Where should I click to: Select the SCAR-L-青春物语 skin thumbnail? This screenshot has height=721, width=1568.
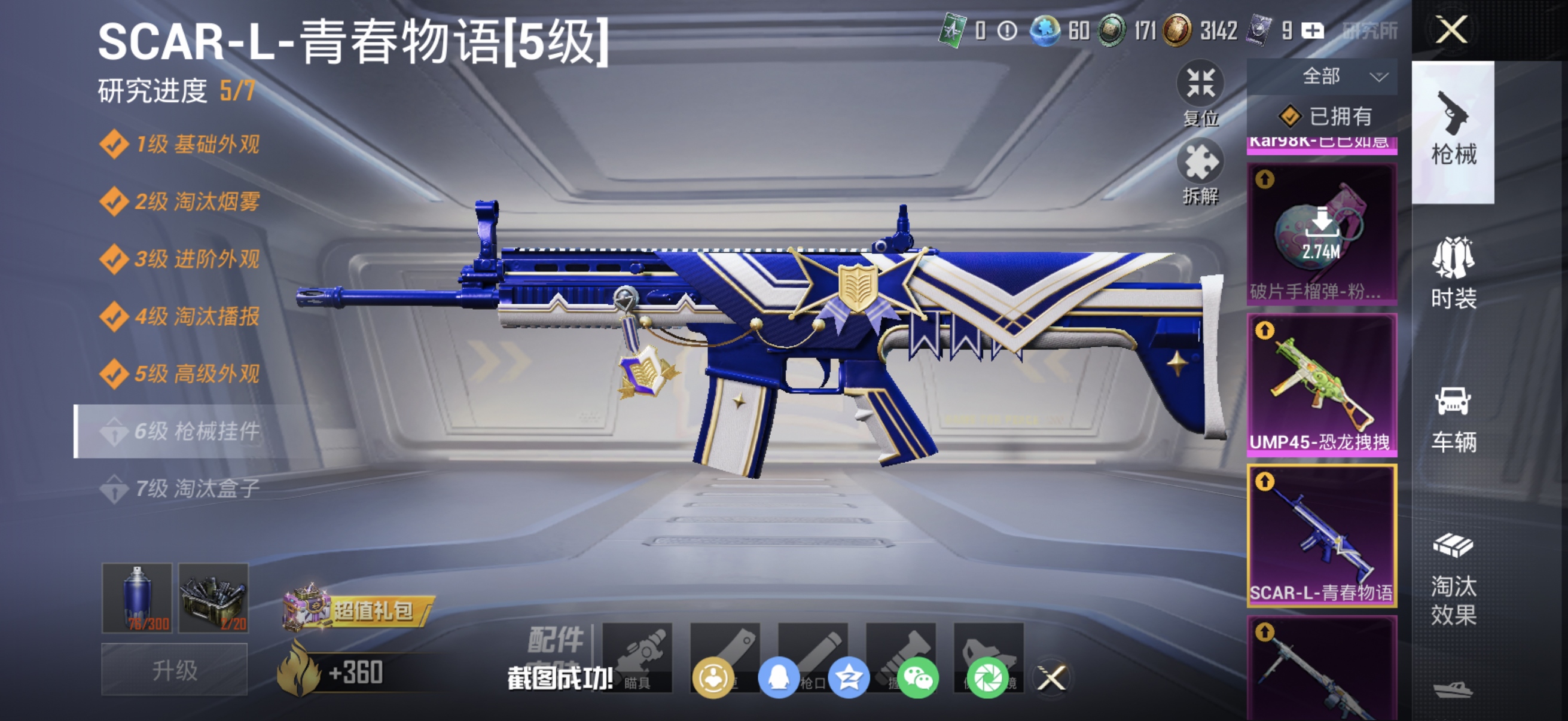(1322, 536)
